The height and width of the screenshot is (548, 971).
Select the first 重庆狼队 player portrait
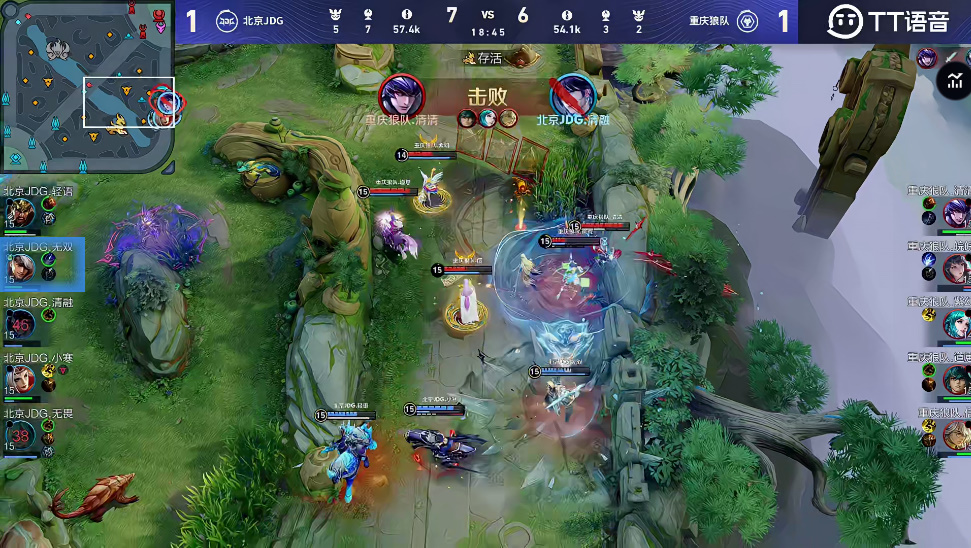pyautogui.click(x=955, y=212)
